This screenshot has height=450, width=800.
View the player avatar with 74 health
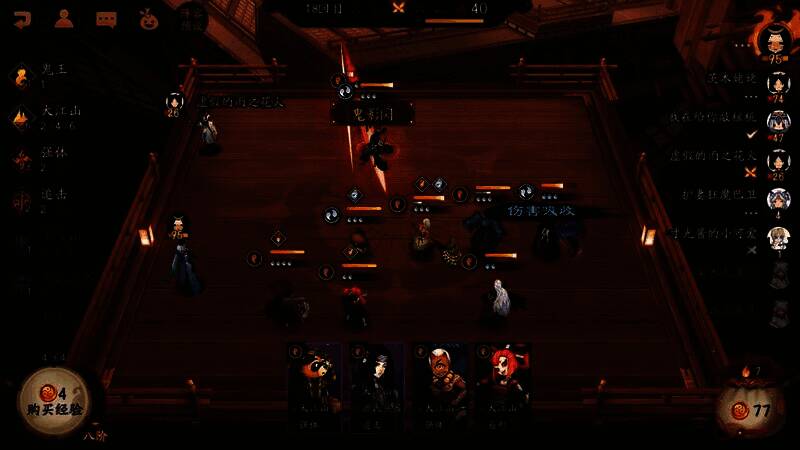pos(778,84)
